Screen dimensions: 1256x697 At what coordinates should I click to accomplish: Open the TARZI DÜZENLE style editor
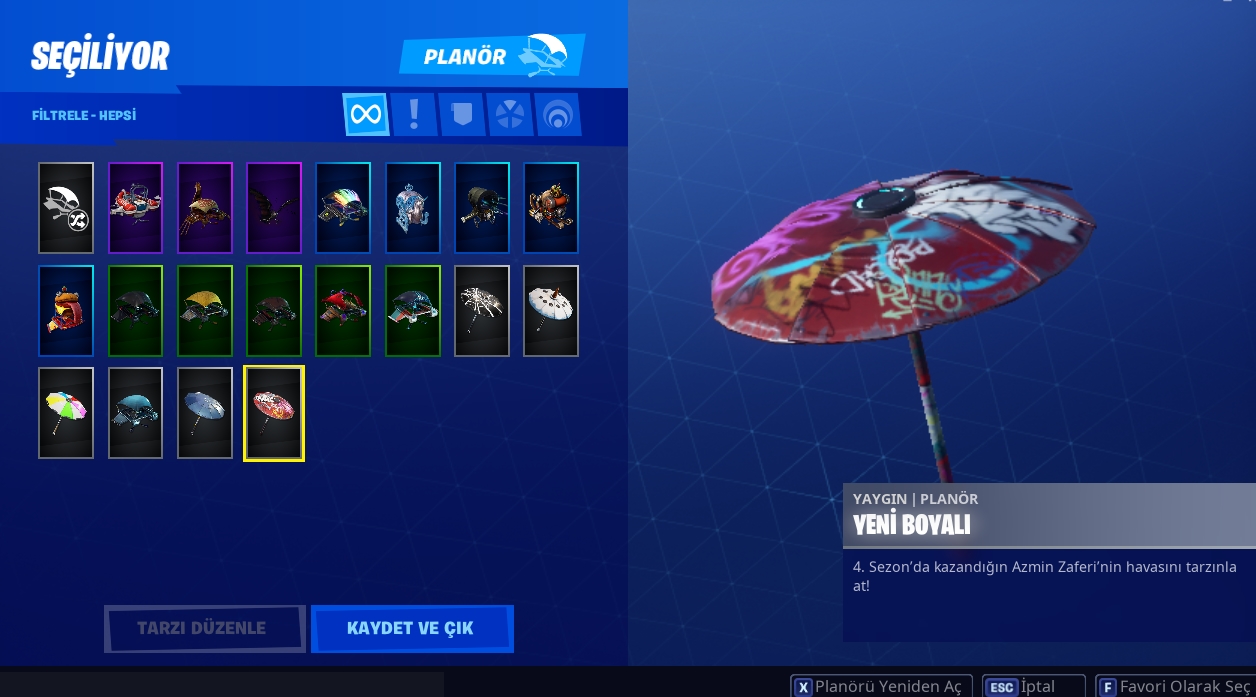click(x=204, y=628)
